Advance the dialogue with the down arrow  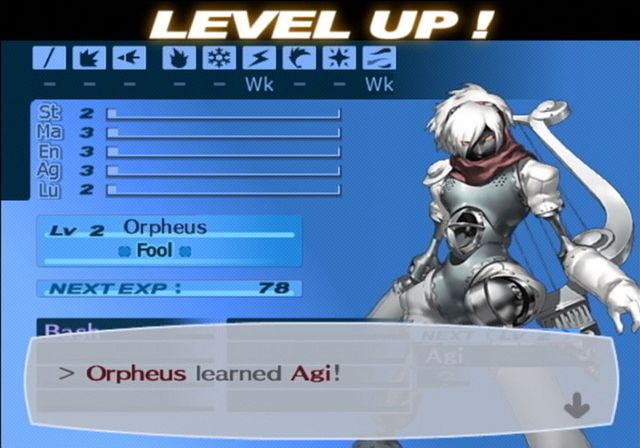coord(577,405)
